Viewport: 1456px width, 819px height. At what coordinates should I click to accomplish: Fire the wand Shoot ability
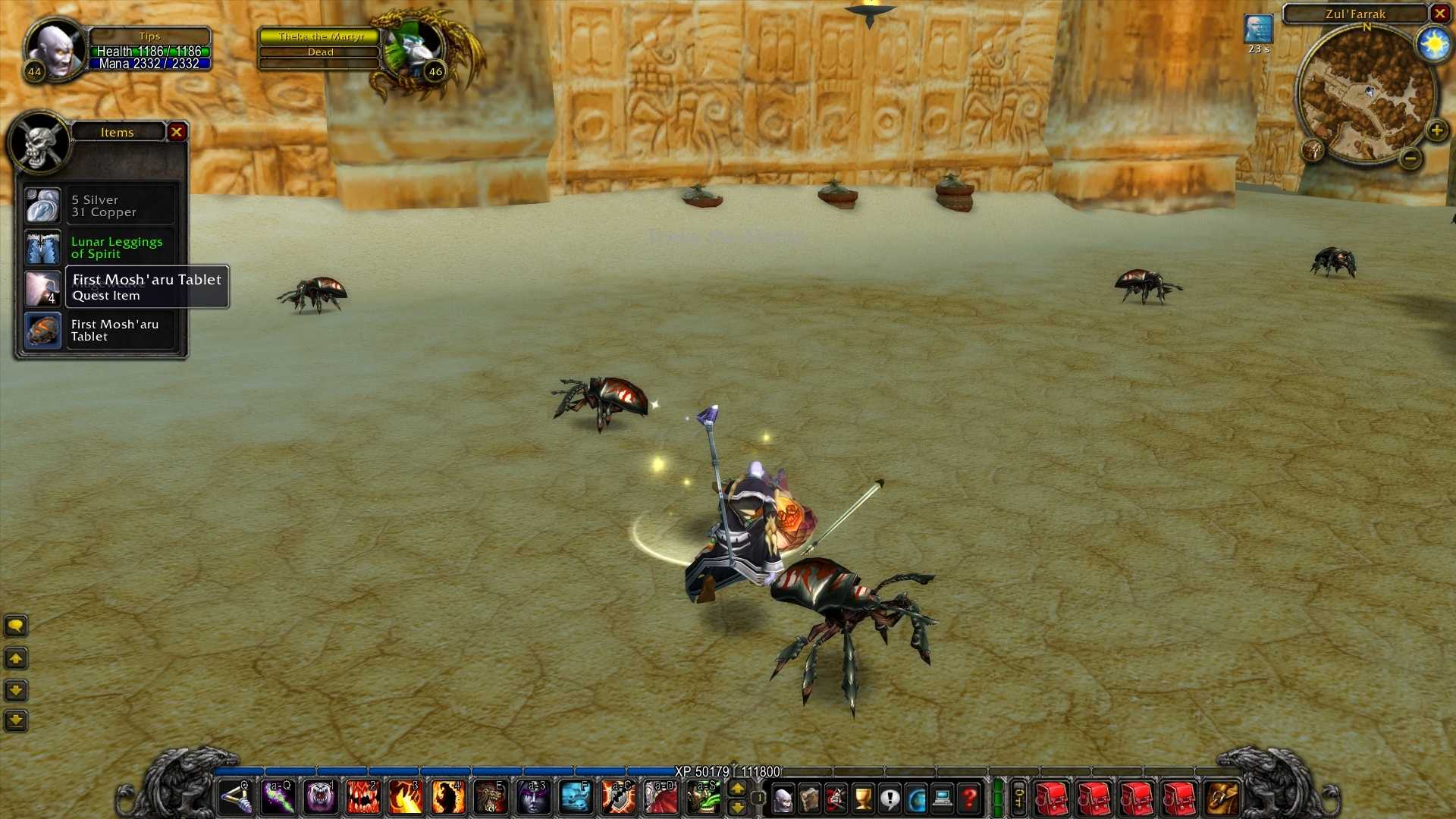point(236,798)
